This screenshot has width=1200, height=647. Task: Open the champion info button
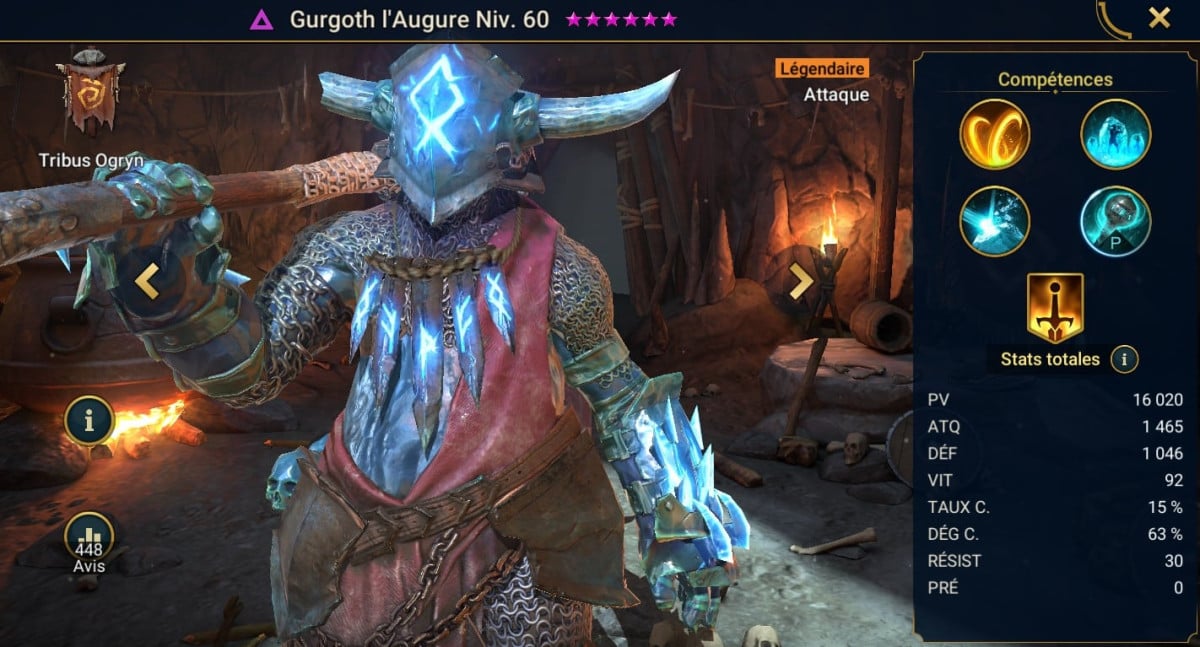(x=89, y=421)
